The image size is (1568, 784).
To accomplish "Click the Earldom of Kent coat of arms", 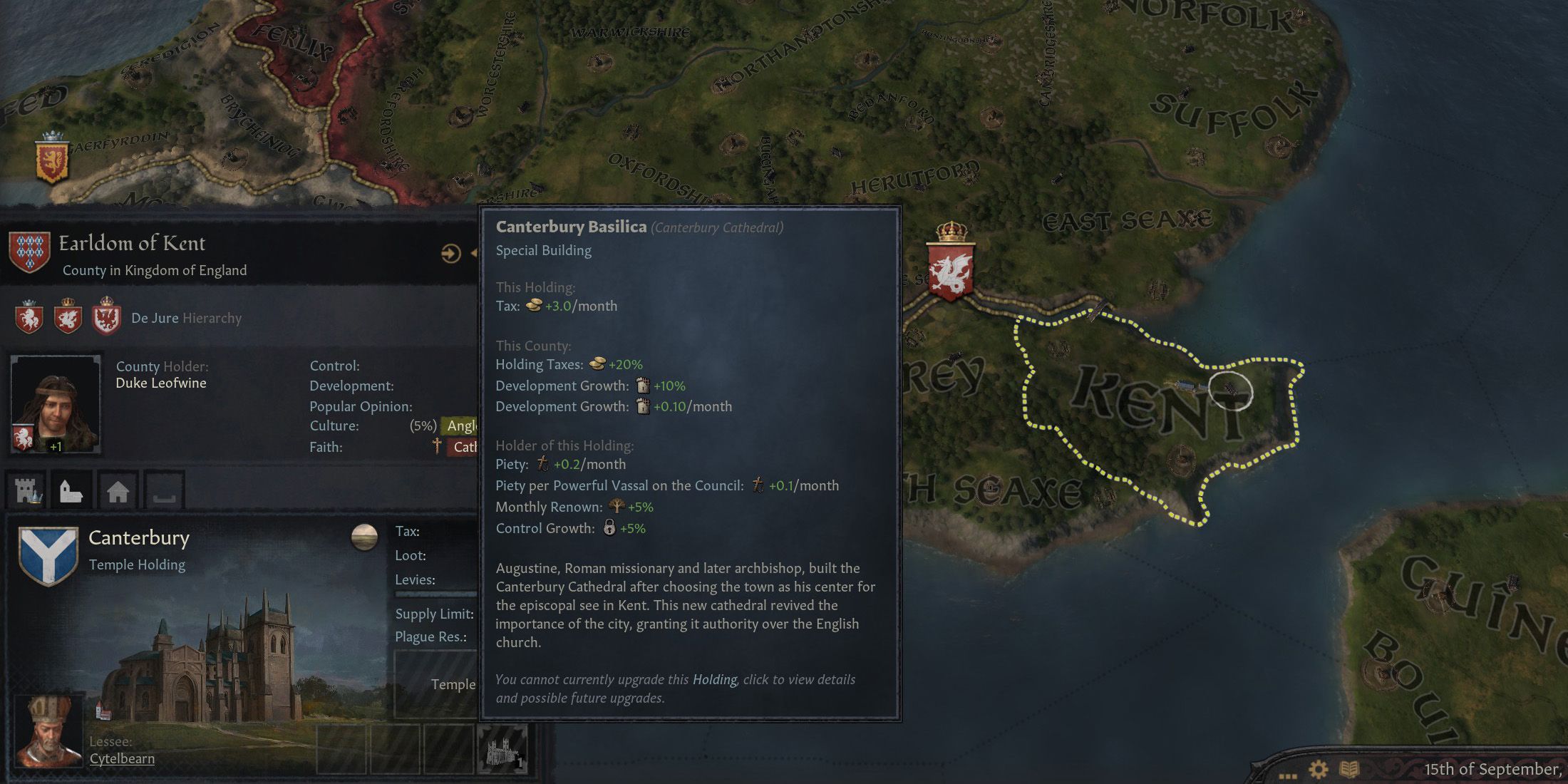I will click(30, 253).
